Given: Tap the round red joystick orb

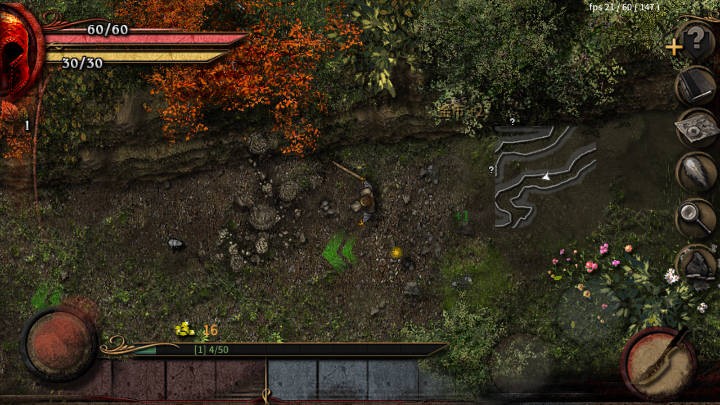Looking at the screenshot, I should click(x=60, y=343).
